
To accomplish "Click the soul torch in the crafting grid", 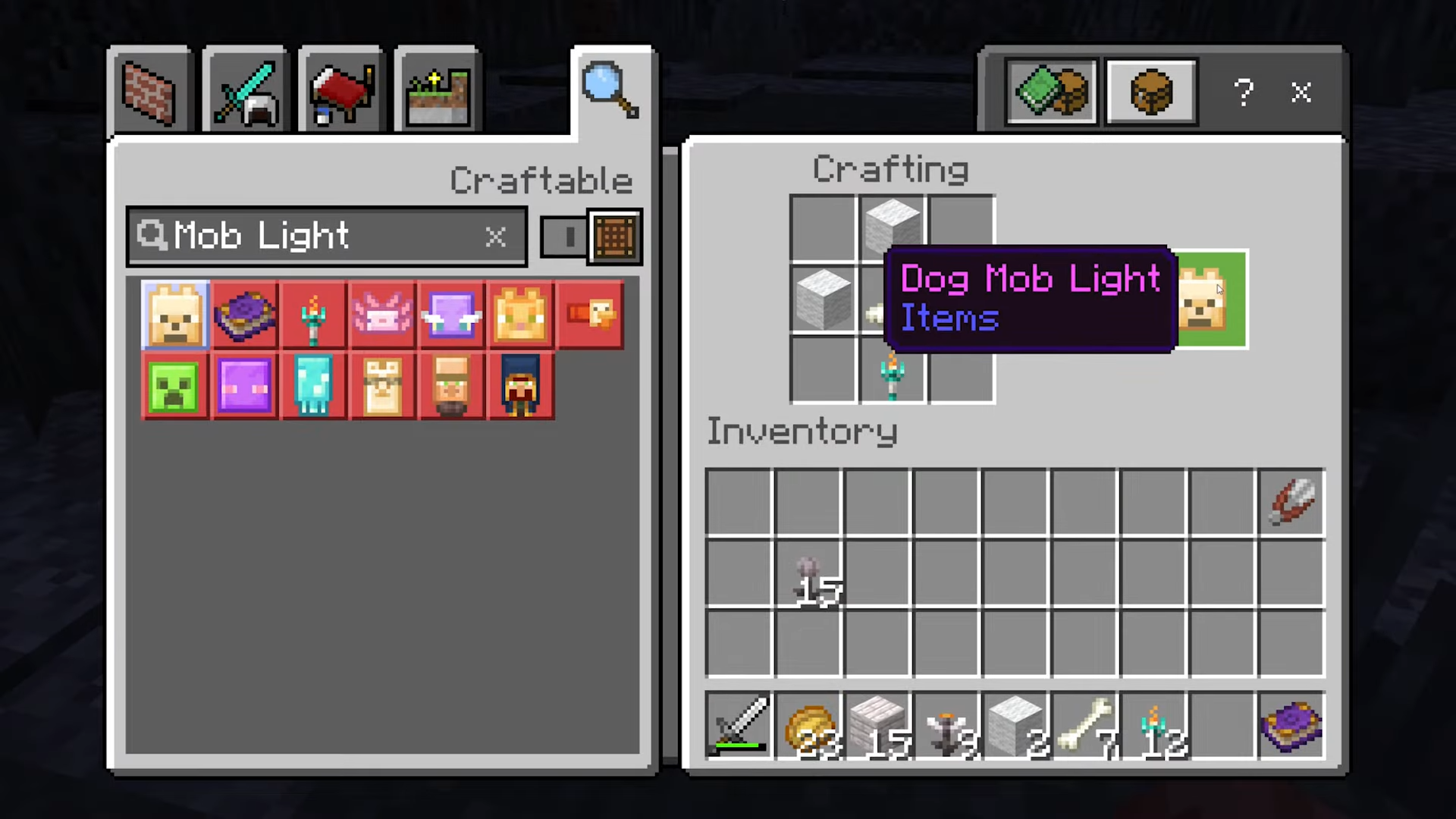I will [892, 371].
